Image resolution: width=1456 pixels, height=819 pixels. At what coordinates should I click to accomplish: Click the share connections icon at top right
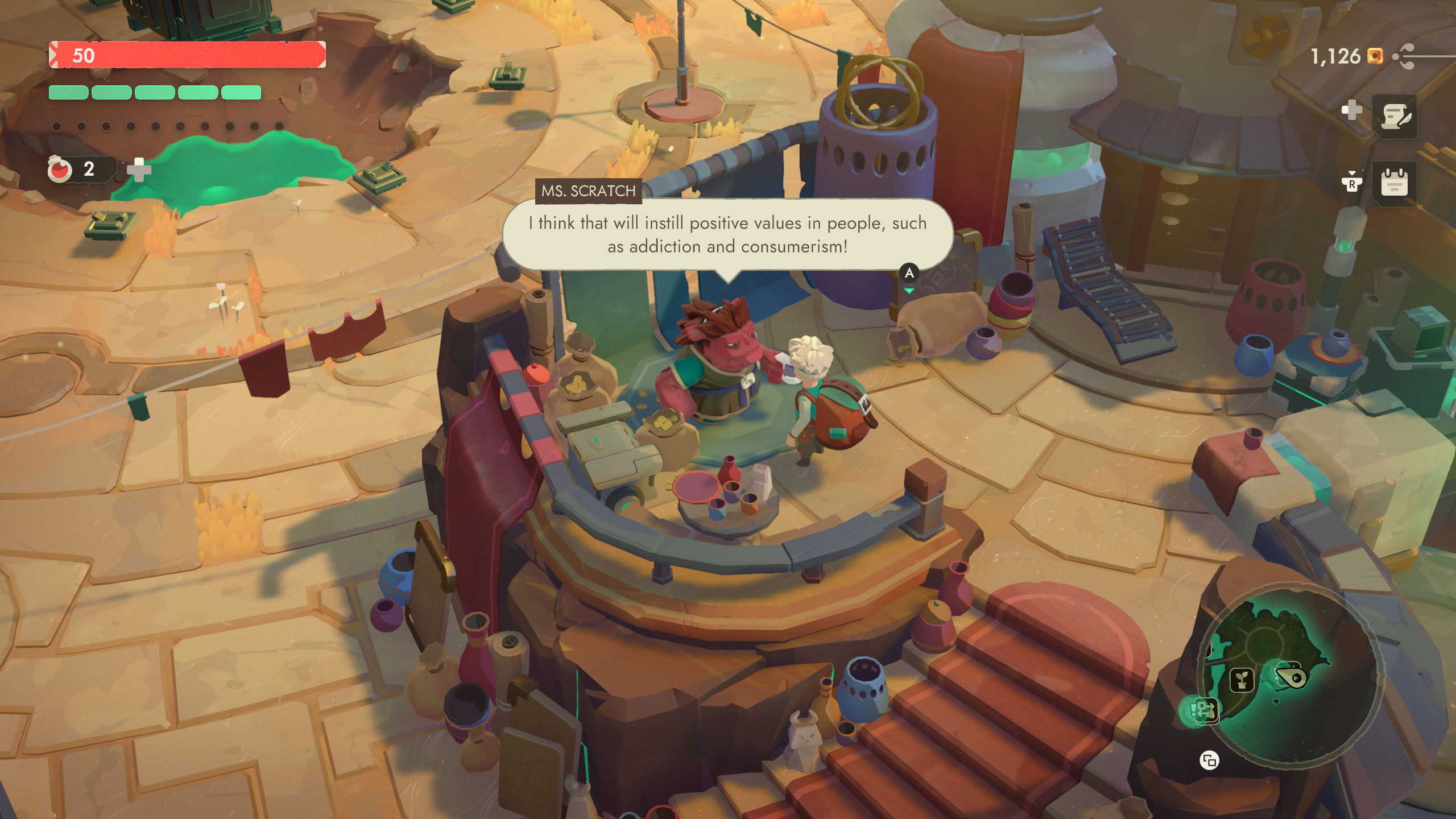point(1403,55)
